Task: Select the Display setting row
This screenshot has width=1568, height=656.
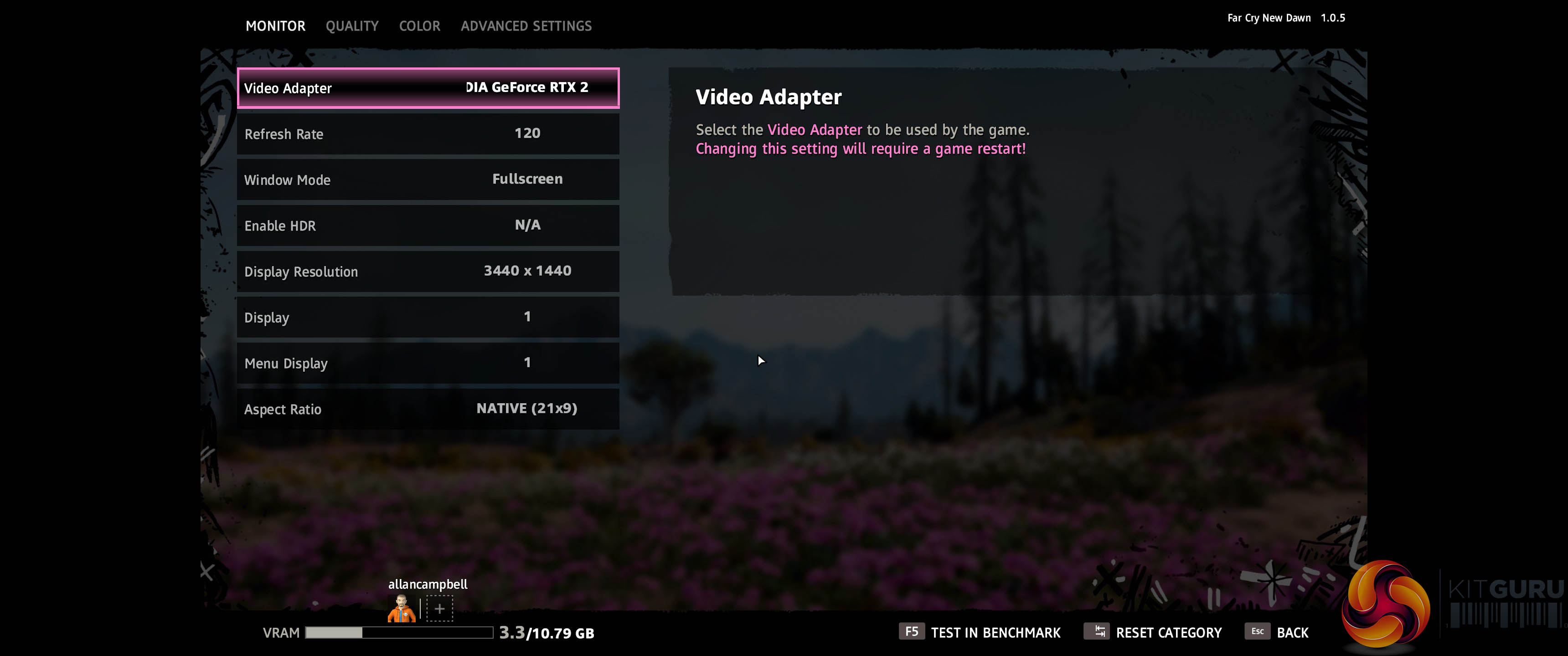Action: pos(428,317)
